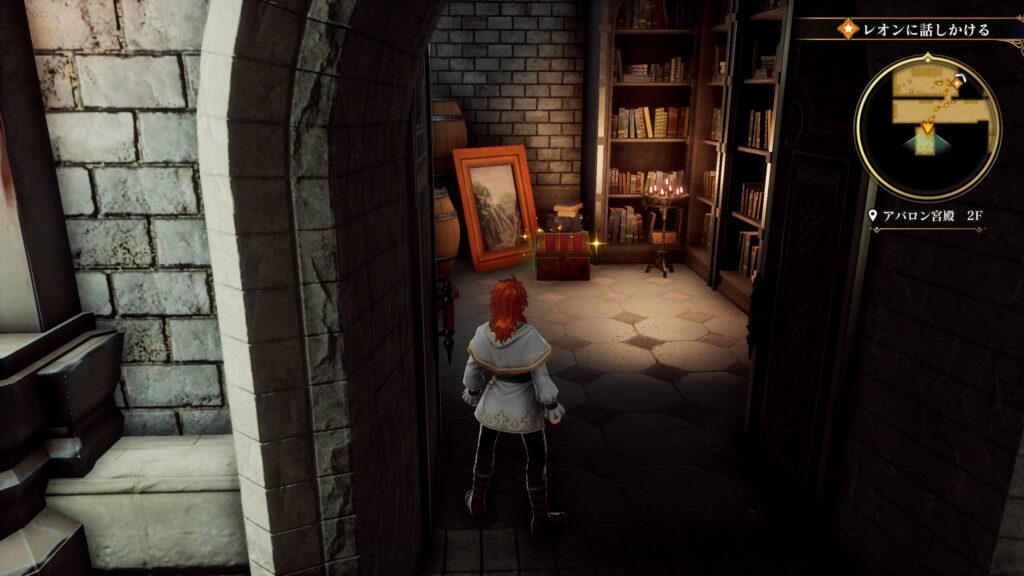Select the レオンに話しかける quest objective tracker
This screenshot has height=576, width=1024.
pyautogui.click(x=920, y=29)
